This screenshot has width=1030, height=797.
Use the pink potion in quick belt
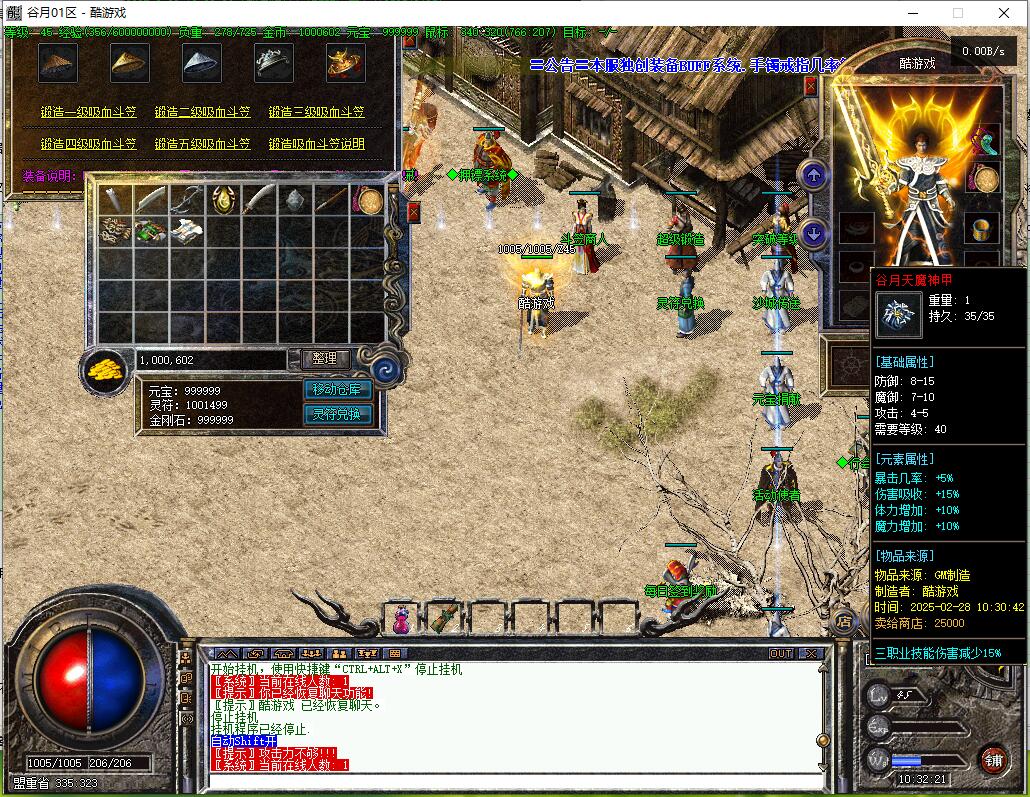pyautogui.click(x=401, y=620)
